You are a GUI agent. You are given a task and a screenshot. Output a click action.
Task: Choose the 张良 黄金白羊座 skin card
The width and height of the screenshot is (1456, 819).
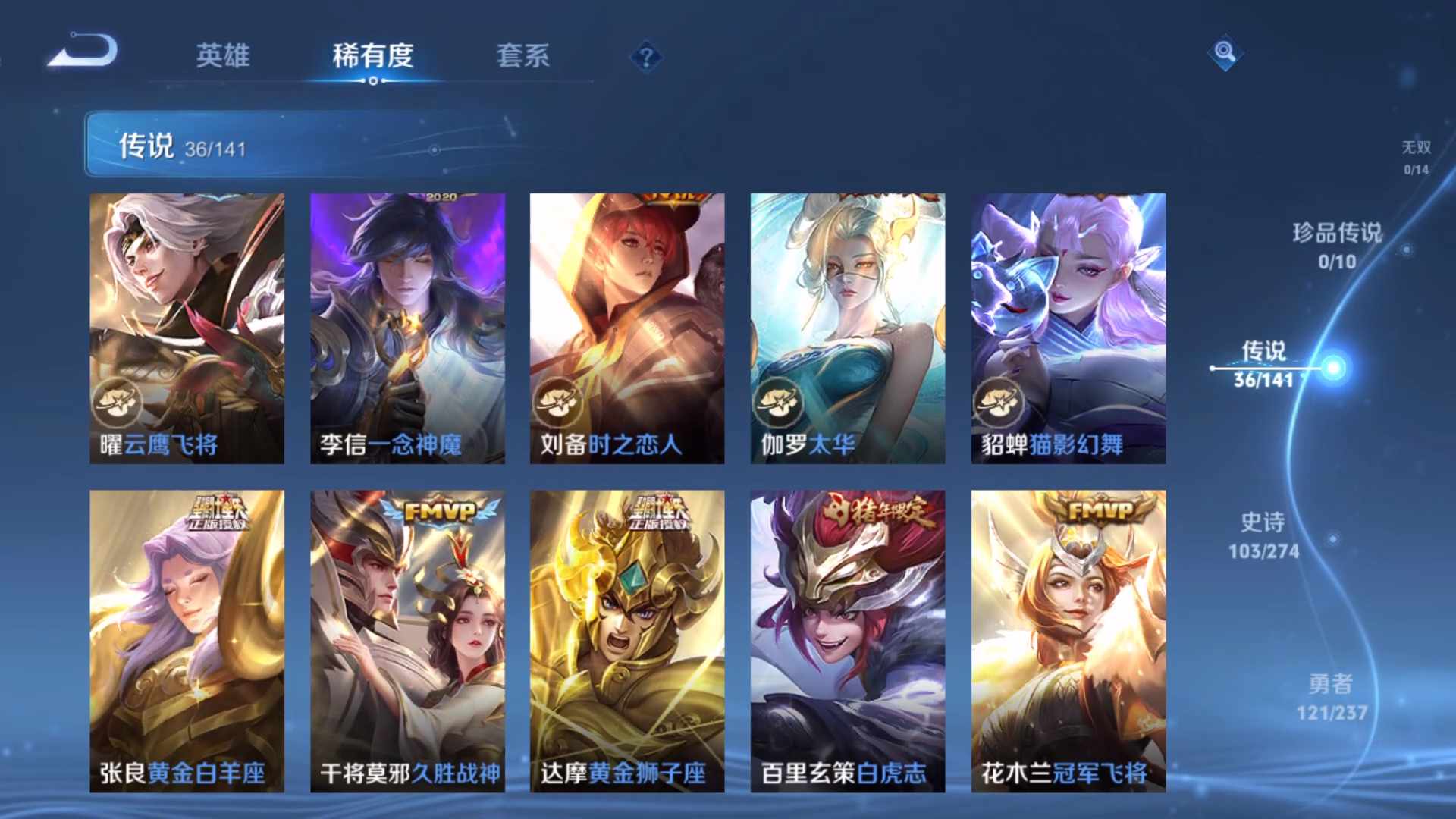coord(187,641)
